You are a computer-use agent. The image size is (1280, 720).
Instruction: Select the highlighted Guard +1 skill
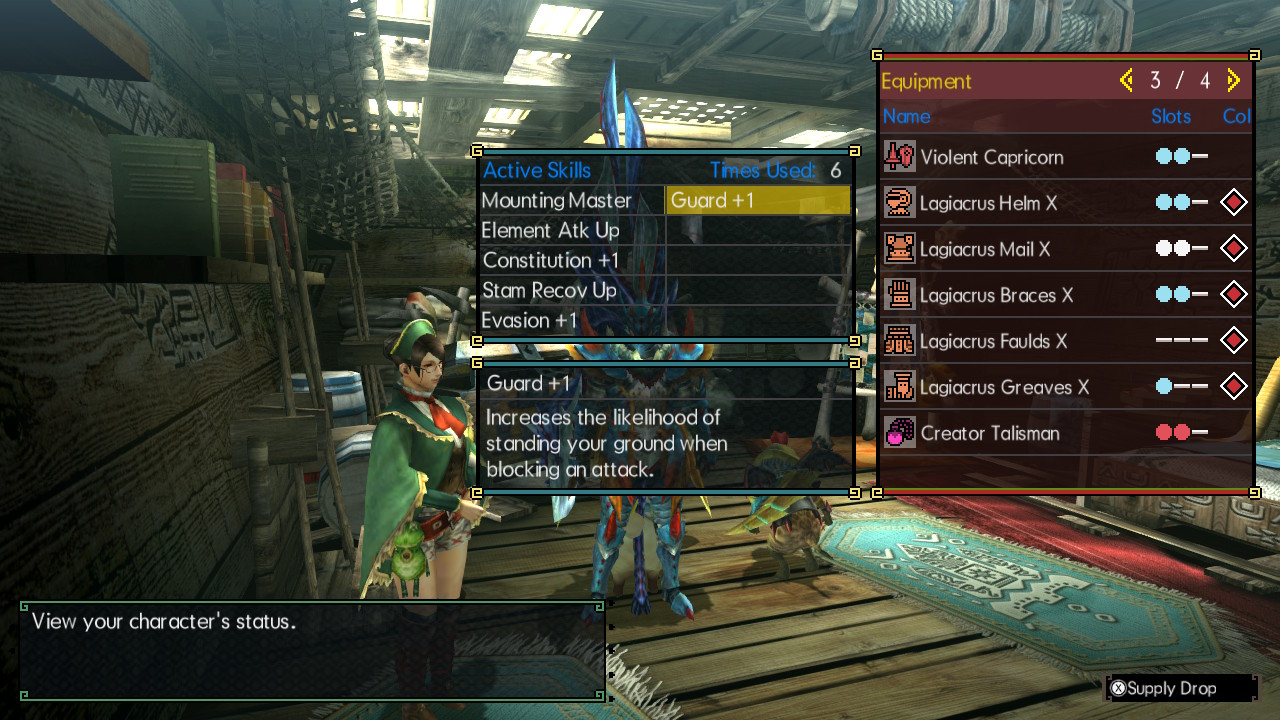pyautogui.click(x=758, y=201)
